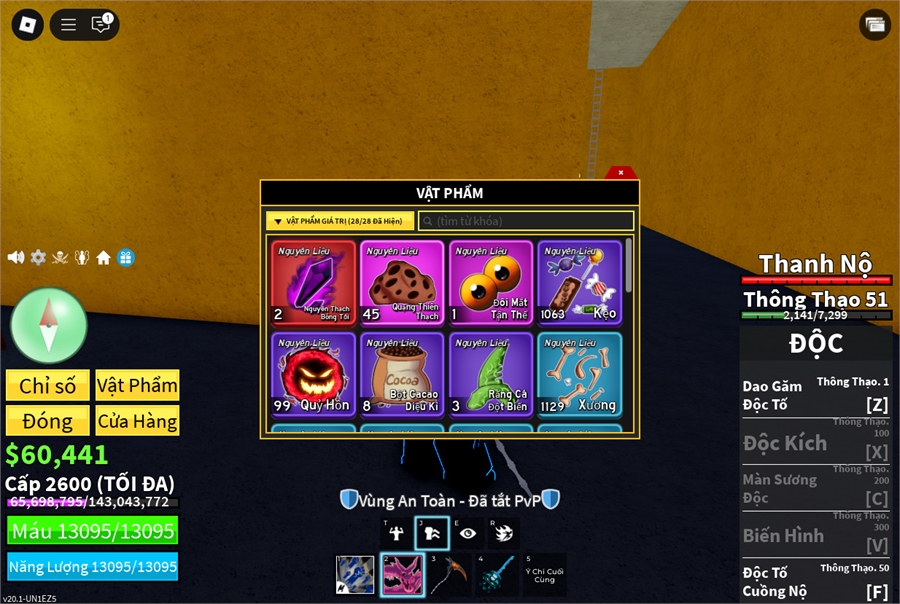Pick the Kẹo candy item slot
This screenshot has width=900, height=604.
579,284
